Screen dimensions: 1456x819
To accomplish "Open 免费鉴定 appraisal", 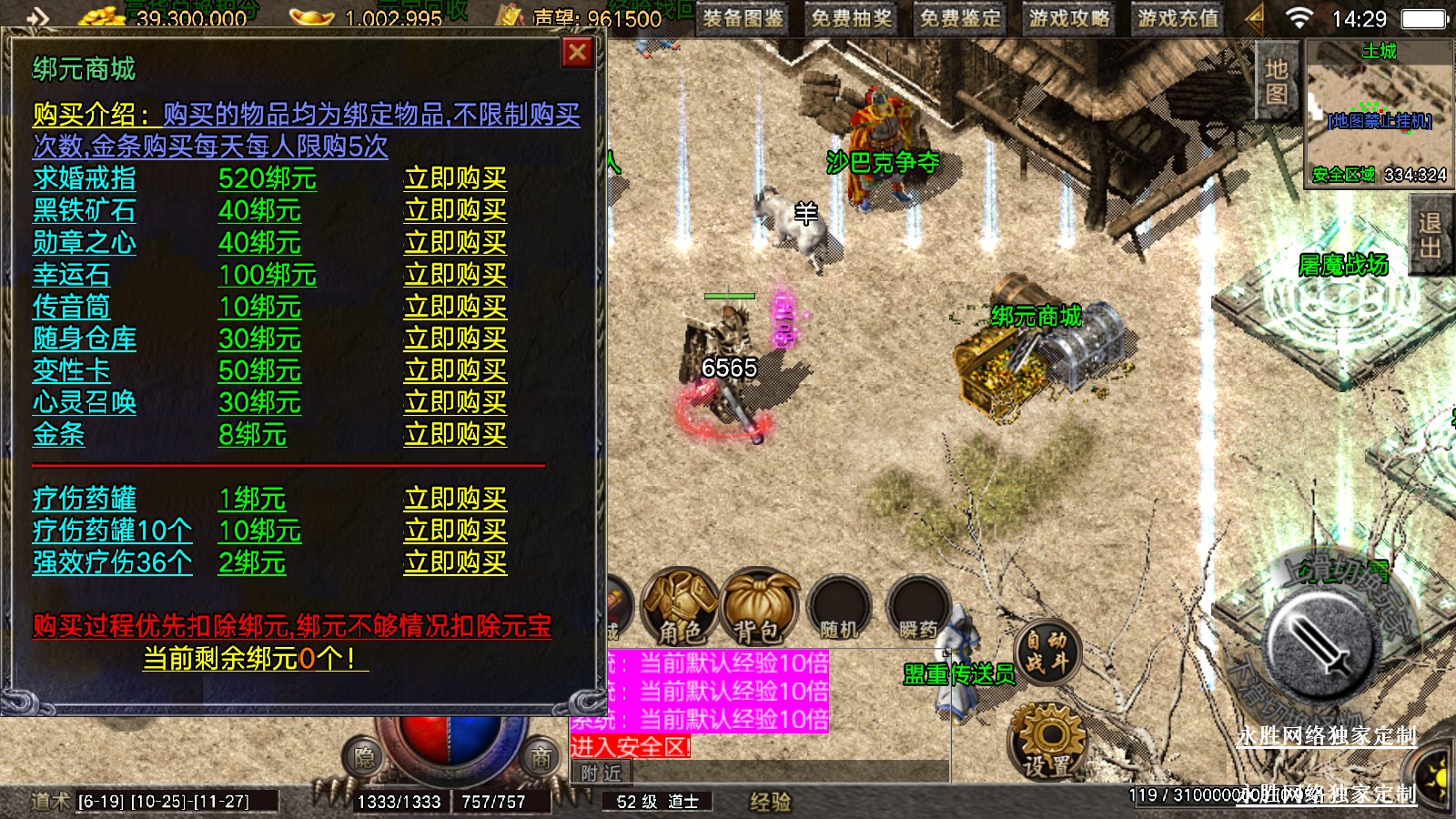I will [x=960, y=18].
